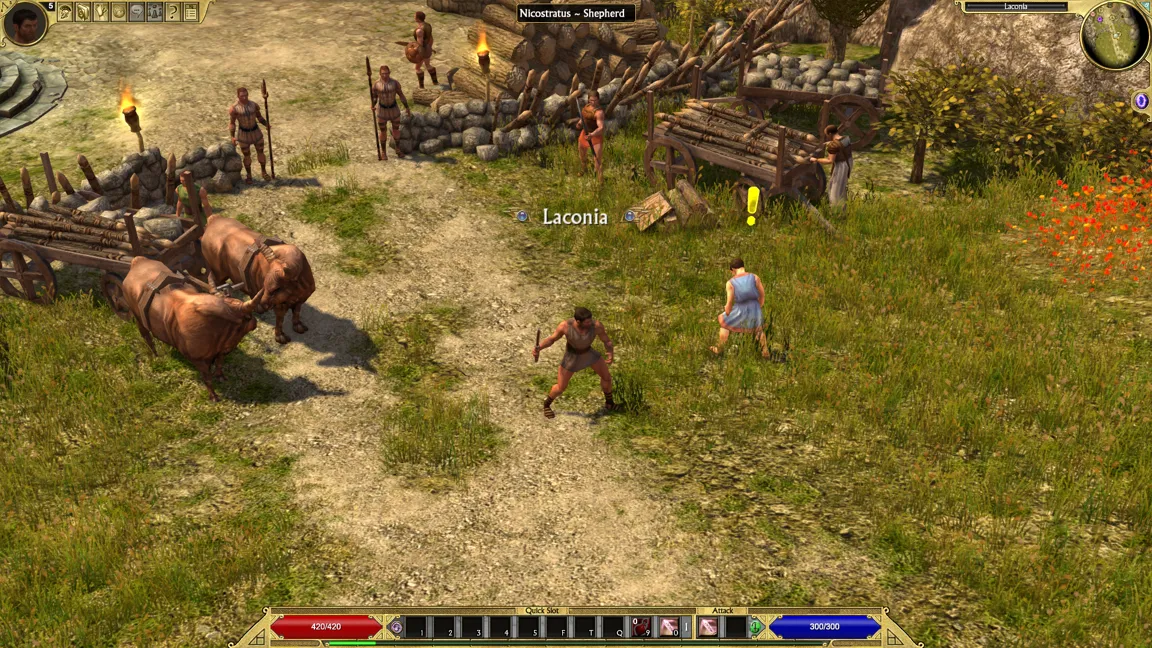Click the purple swirl icon beside quick slots

click(396, 627)
